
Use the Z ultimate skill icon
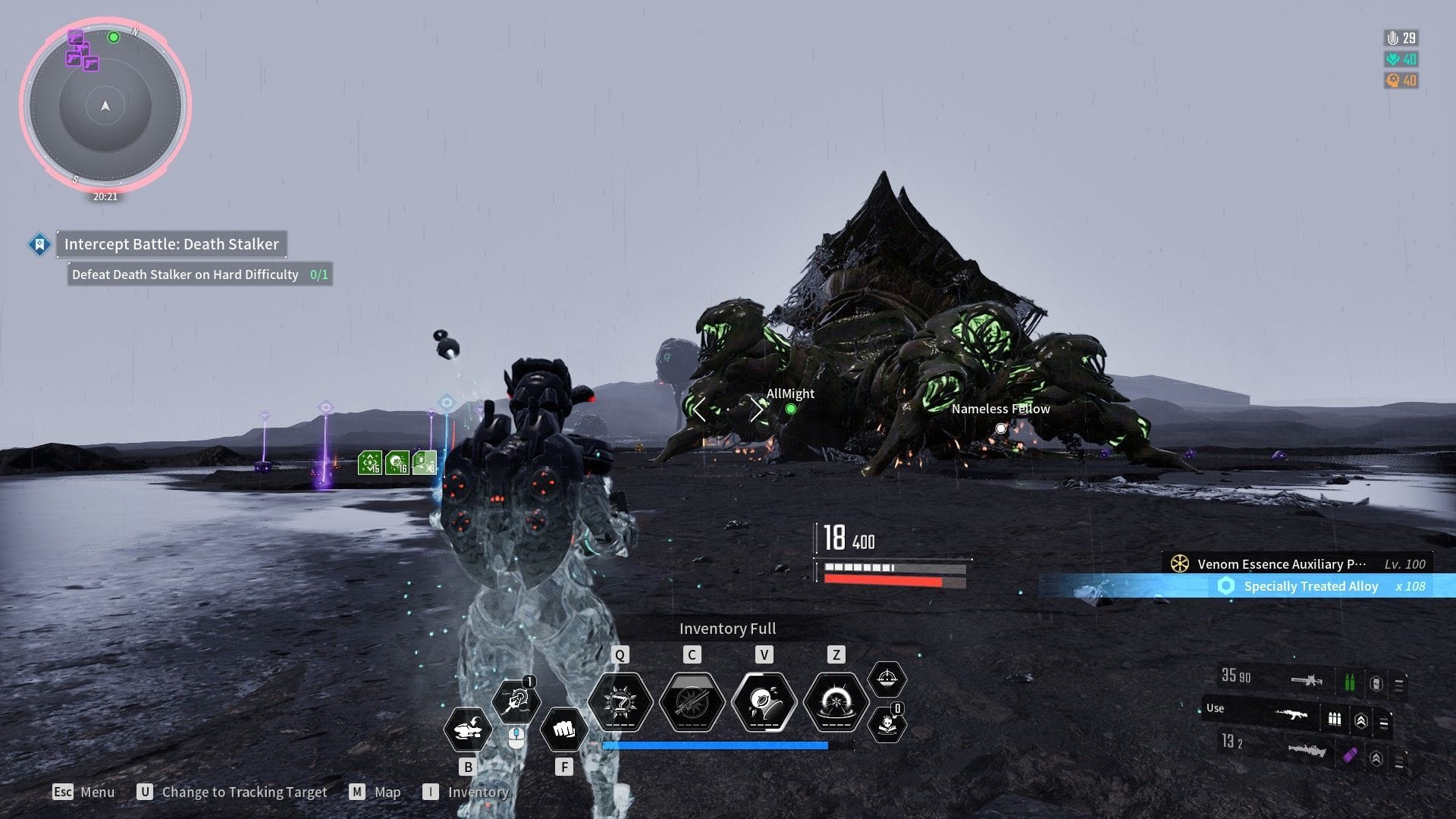(836, 701)
